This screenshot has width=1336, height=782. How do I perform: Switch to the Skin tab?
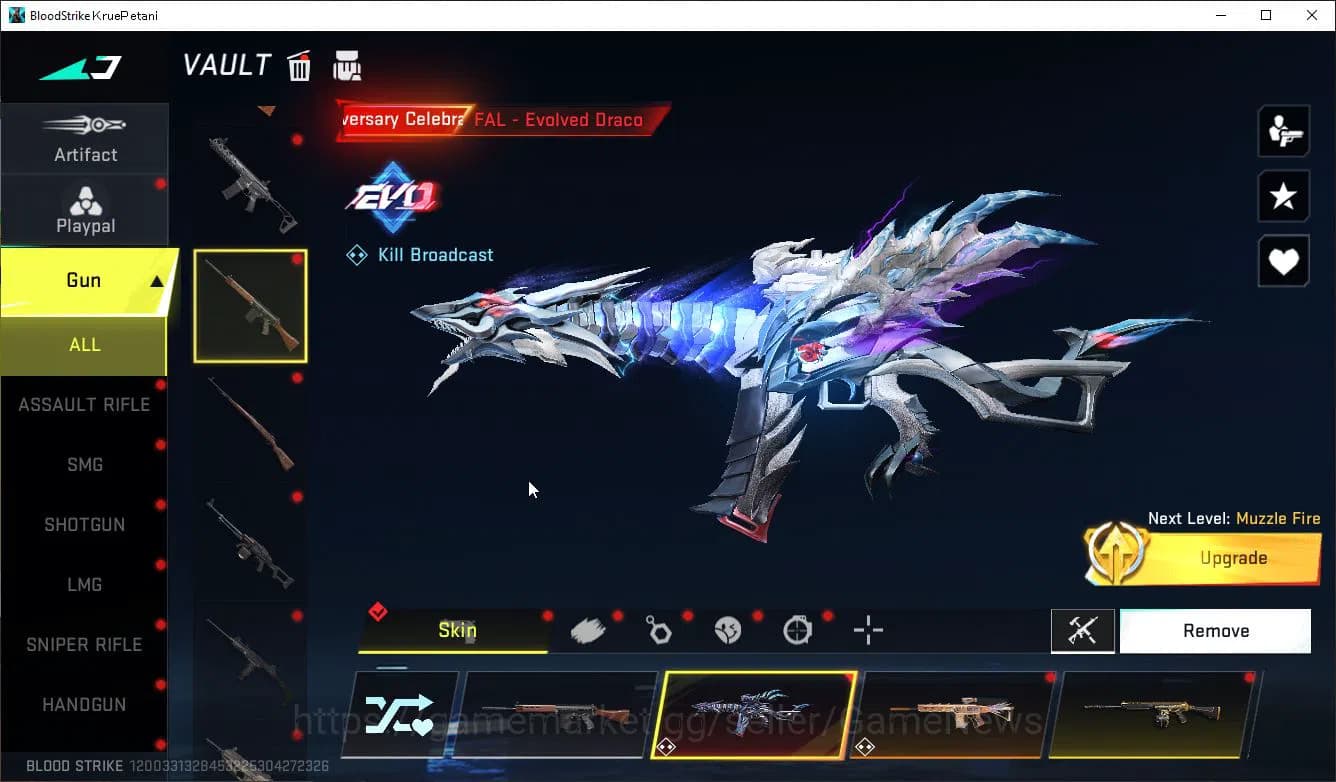(x=457, y=631)
